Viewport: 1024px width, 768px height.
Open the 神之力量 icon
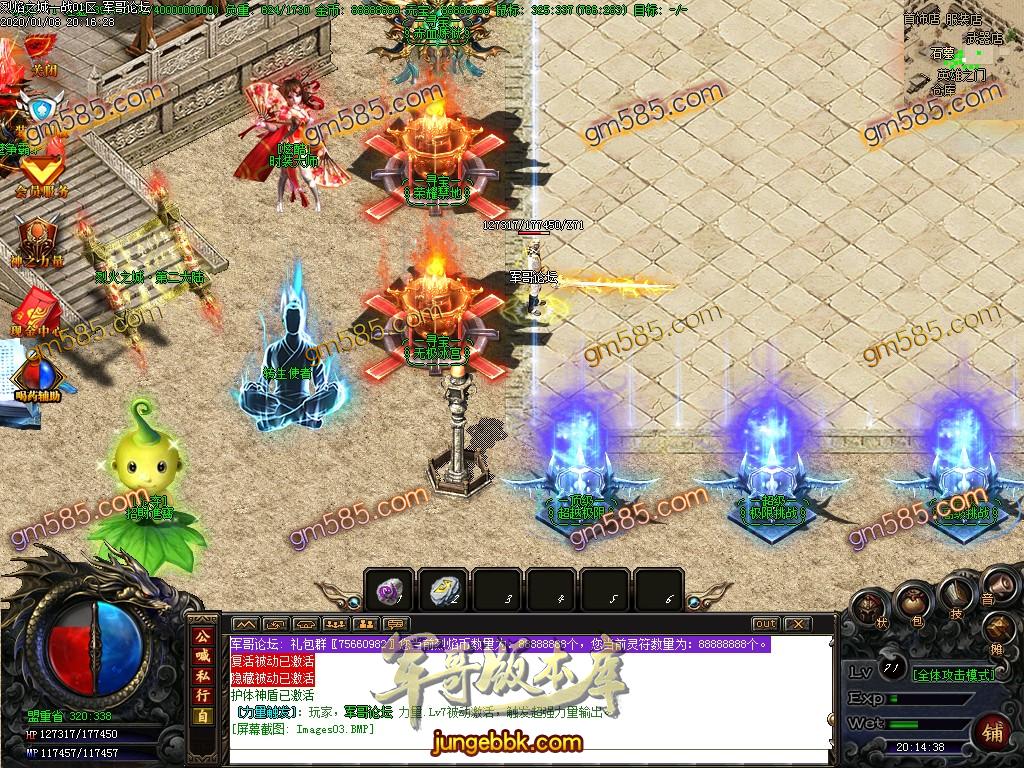click(x=40, y=240)
